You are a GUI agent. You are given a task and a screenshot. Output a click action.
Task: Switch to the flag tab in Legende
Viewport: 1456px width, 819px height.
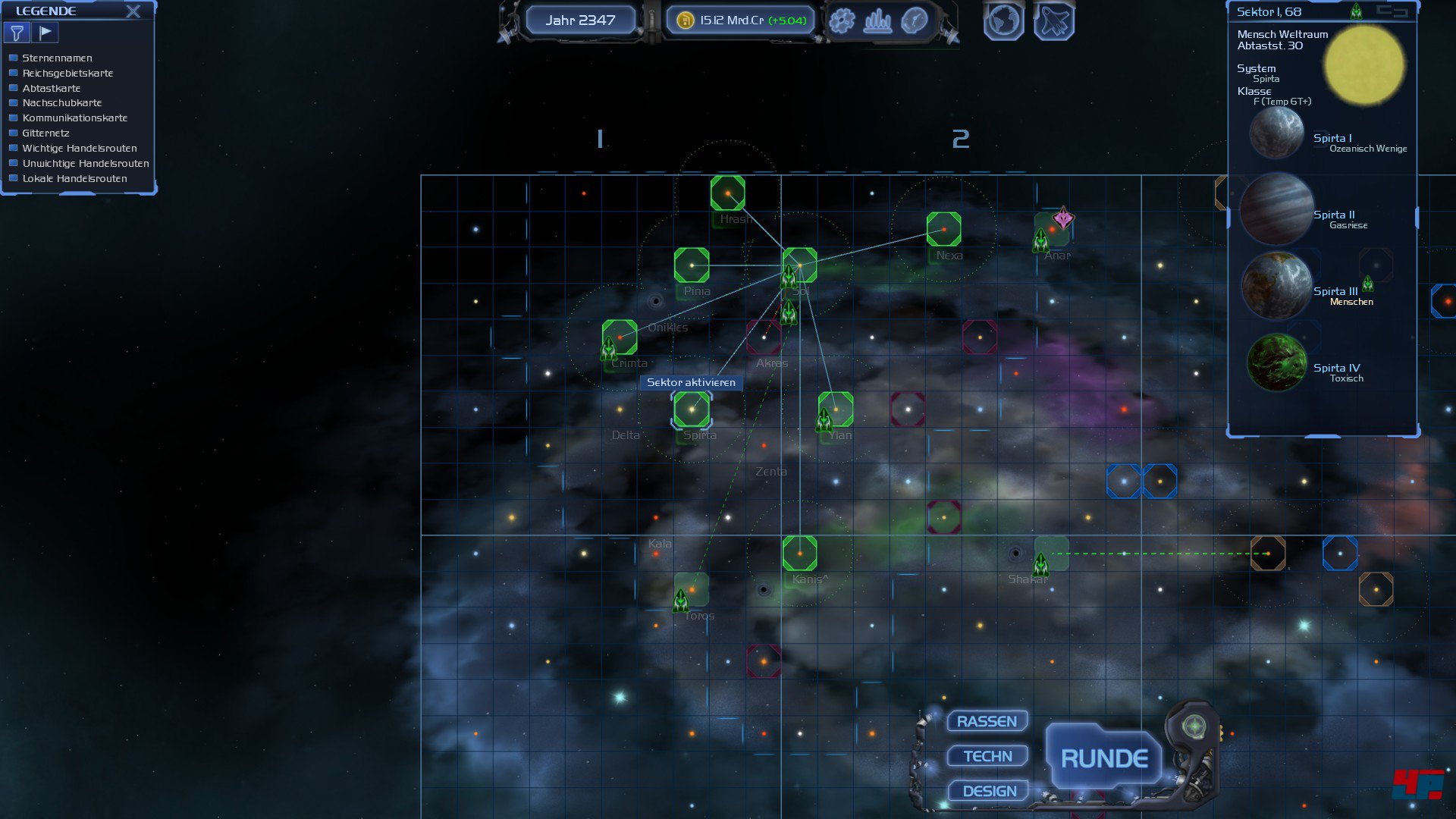(45, 33)
